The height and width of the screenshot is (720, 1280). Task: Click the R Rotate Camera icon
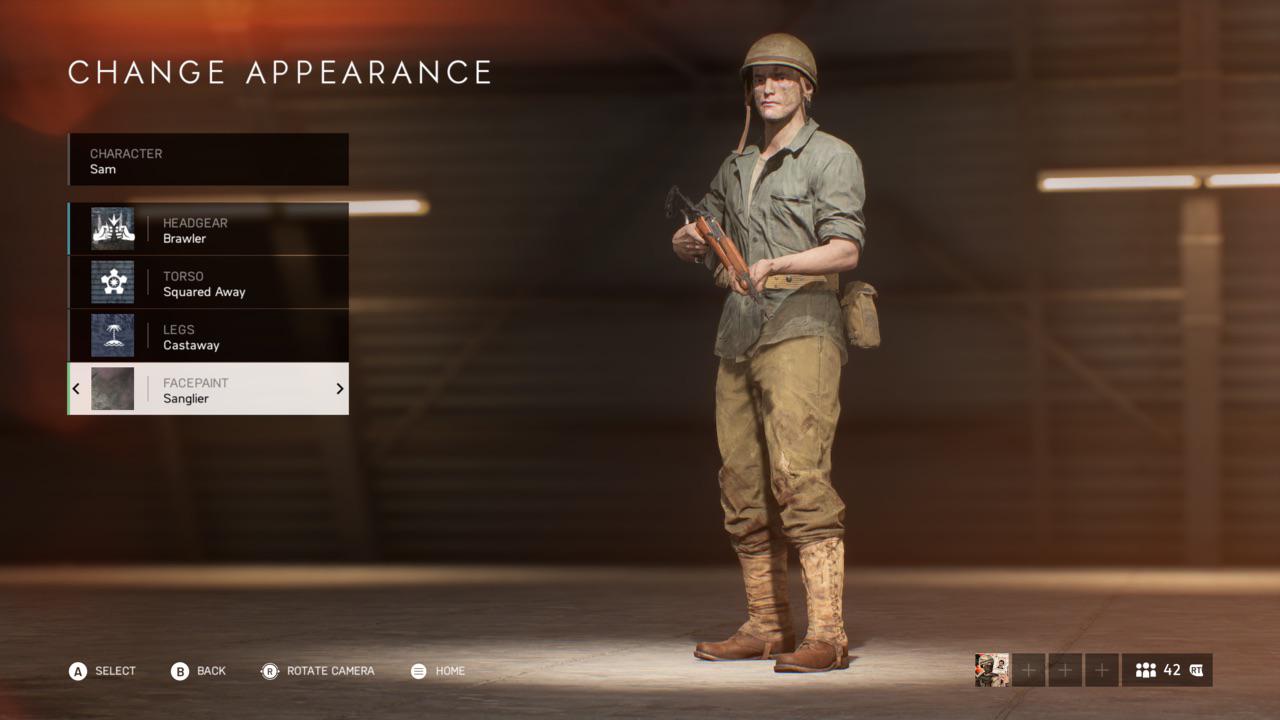[267, 671]
